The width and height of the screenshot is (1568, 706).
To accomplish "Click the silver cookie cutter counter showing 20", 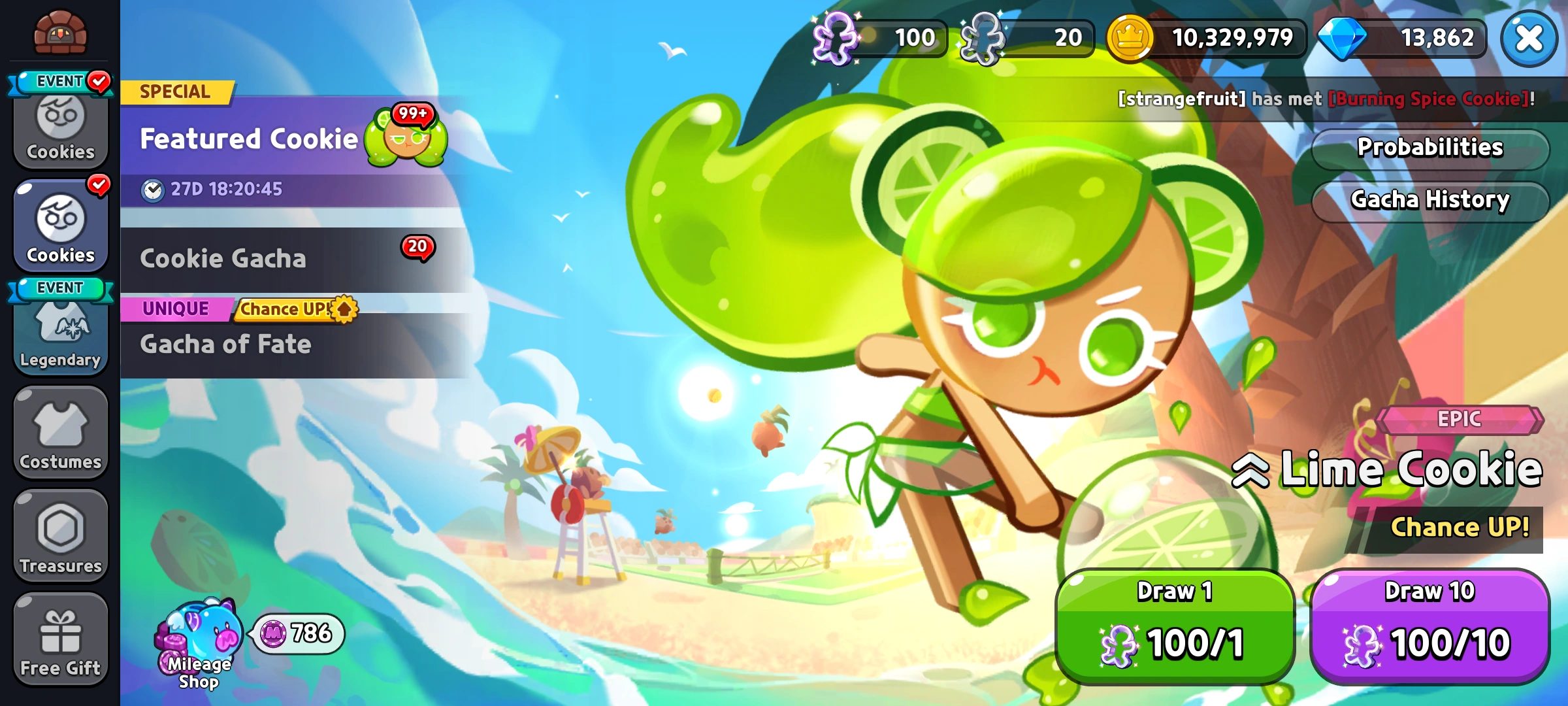I will point(1026,37).
